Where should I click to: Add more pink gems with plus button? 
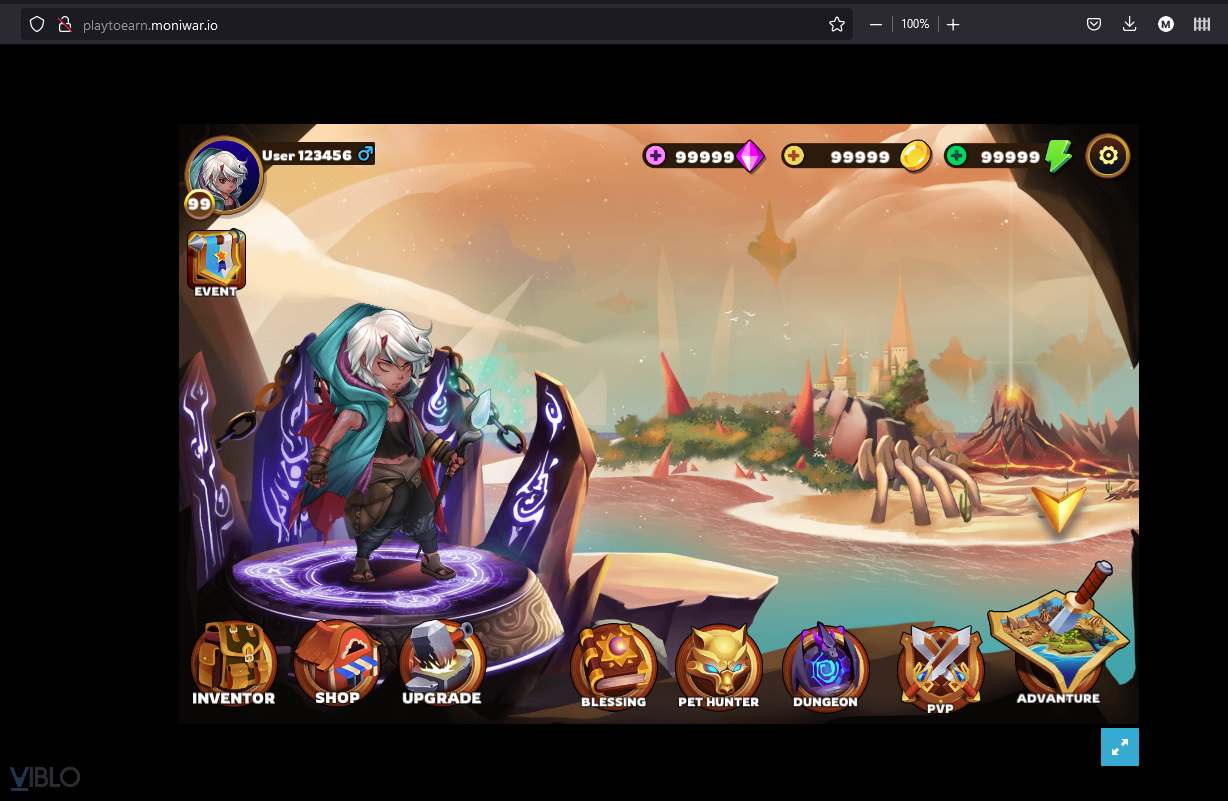[x=656, y=156]
